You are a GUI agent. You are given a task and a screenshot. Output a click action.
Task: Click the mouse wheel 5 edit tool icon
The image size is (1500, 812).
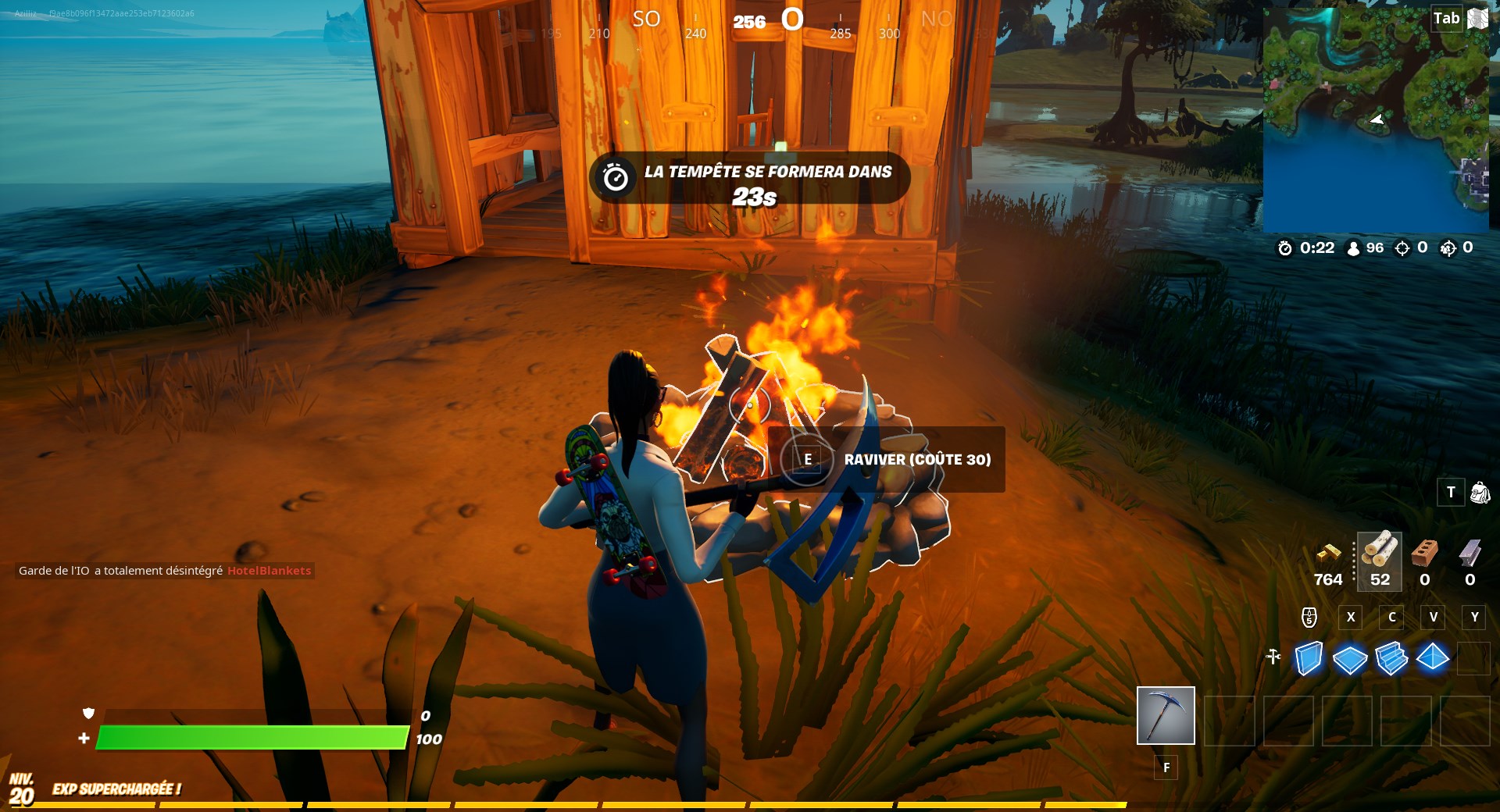tap(1309, 618)
